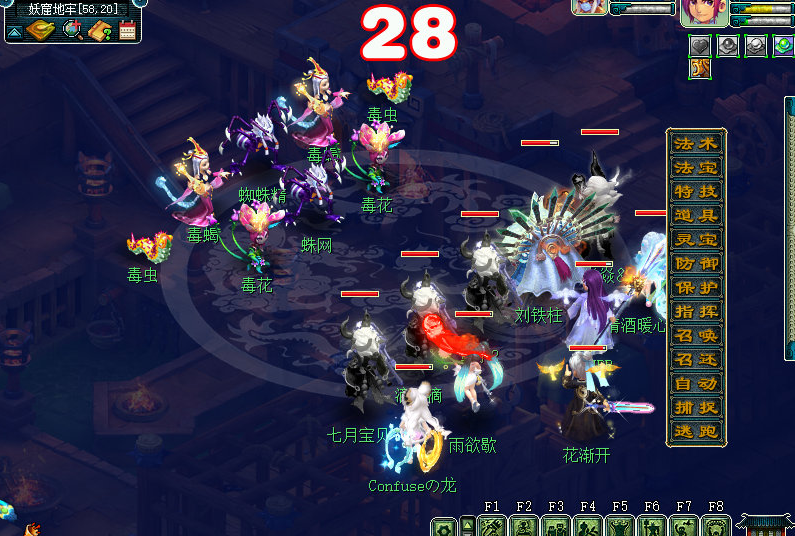The width and height of the screenshot is (795, 536).
Task: Choose 召唤 (Summon) from the battle menu
Action: tap(696, 335)
